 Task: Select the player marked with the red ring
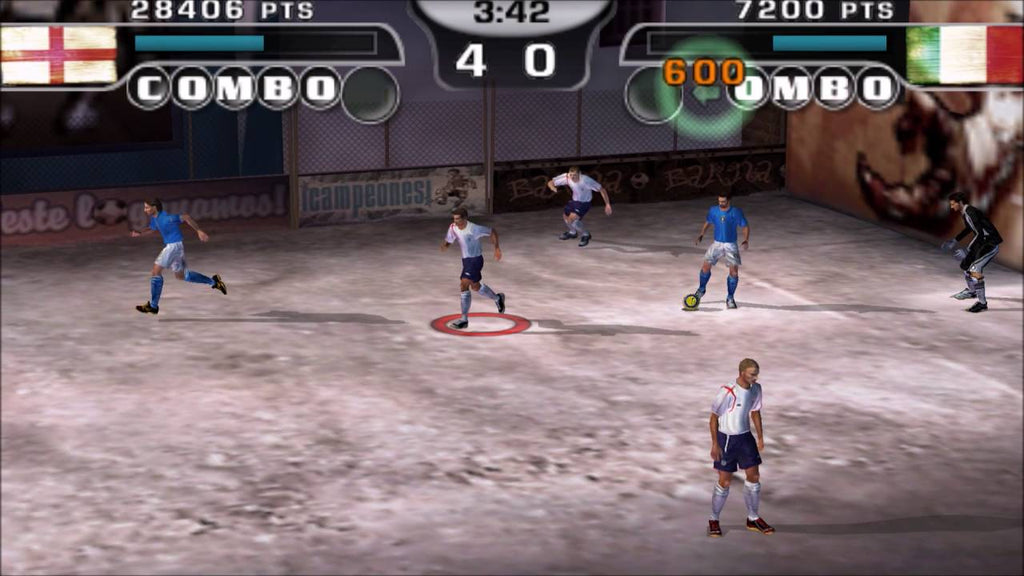coord(470,267)
